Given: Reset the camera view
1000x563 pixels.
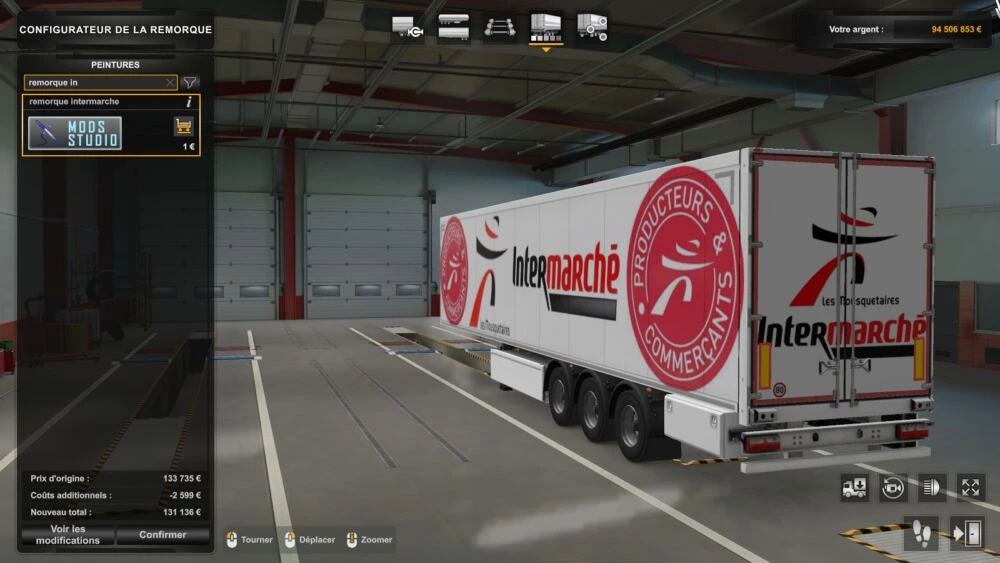Looking at the screenshot, I should click(x=893, y=488).
